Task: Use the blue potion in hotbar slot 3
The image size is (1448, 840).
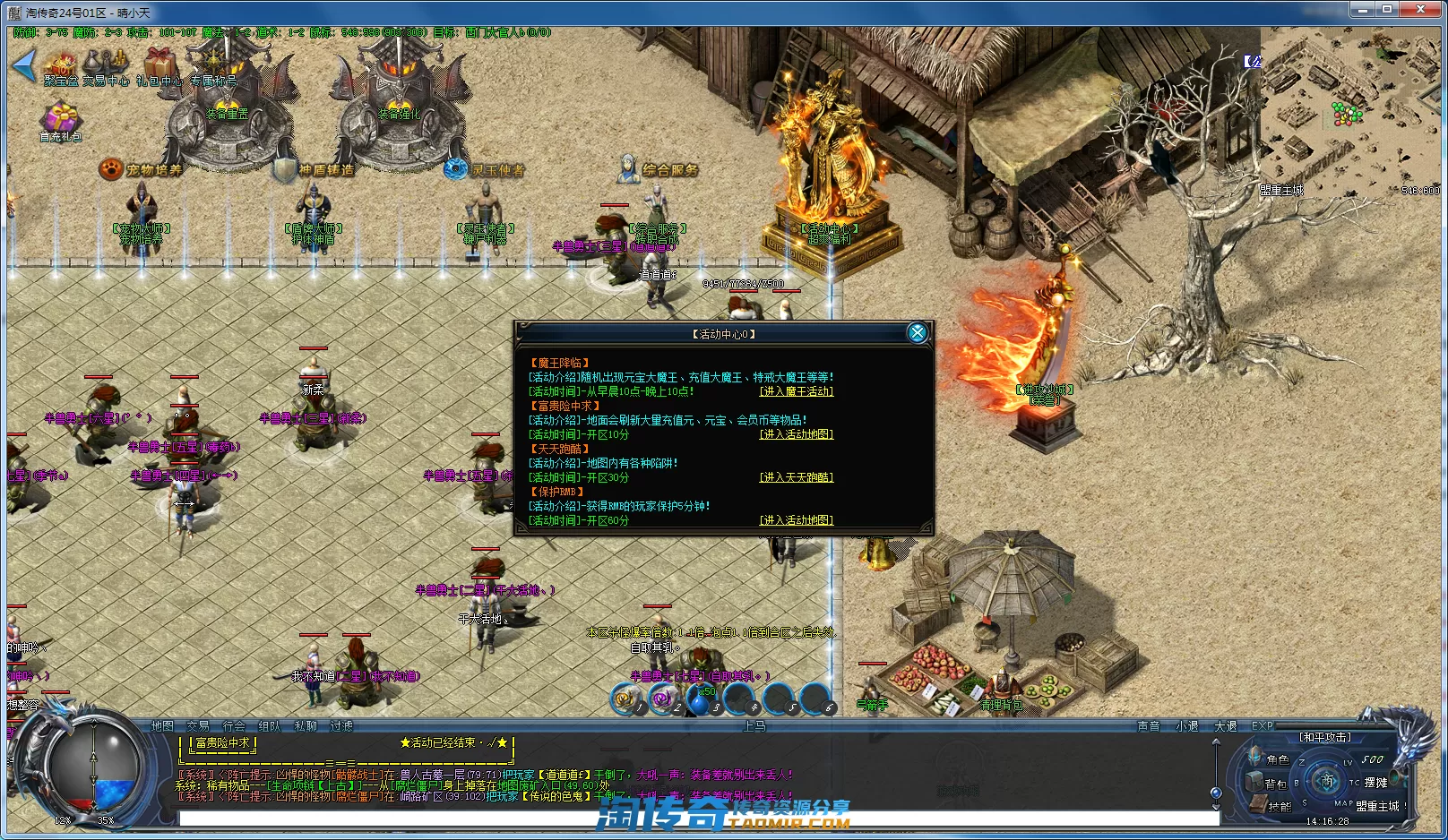Action: 700,699
